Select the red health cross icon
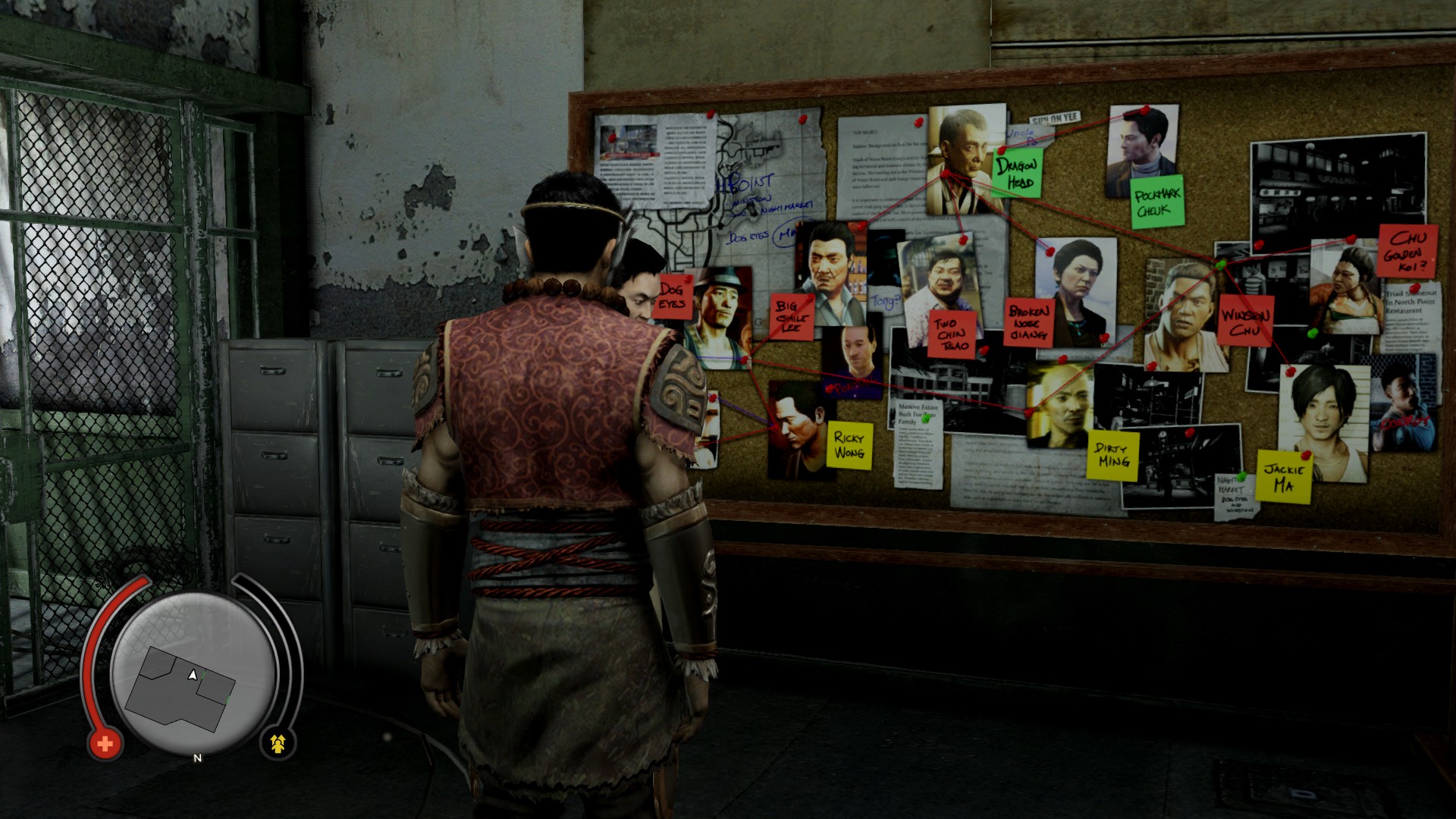 tap(105, 744)
